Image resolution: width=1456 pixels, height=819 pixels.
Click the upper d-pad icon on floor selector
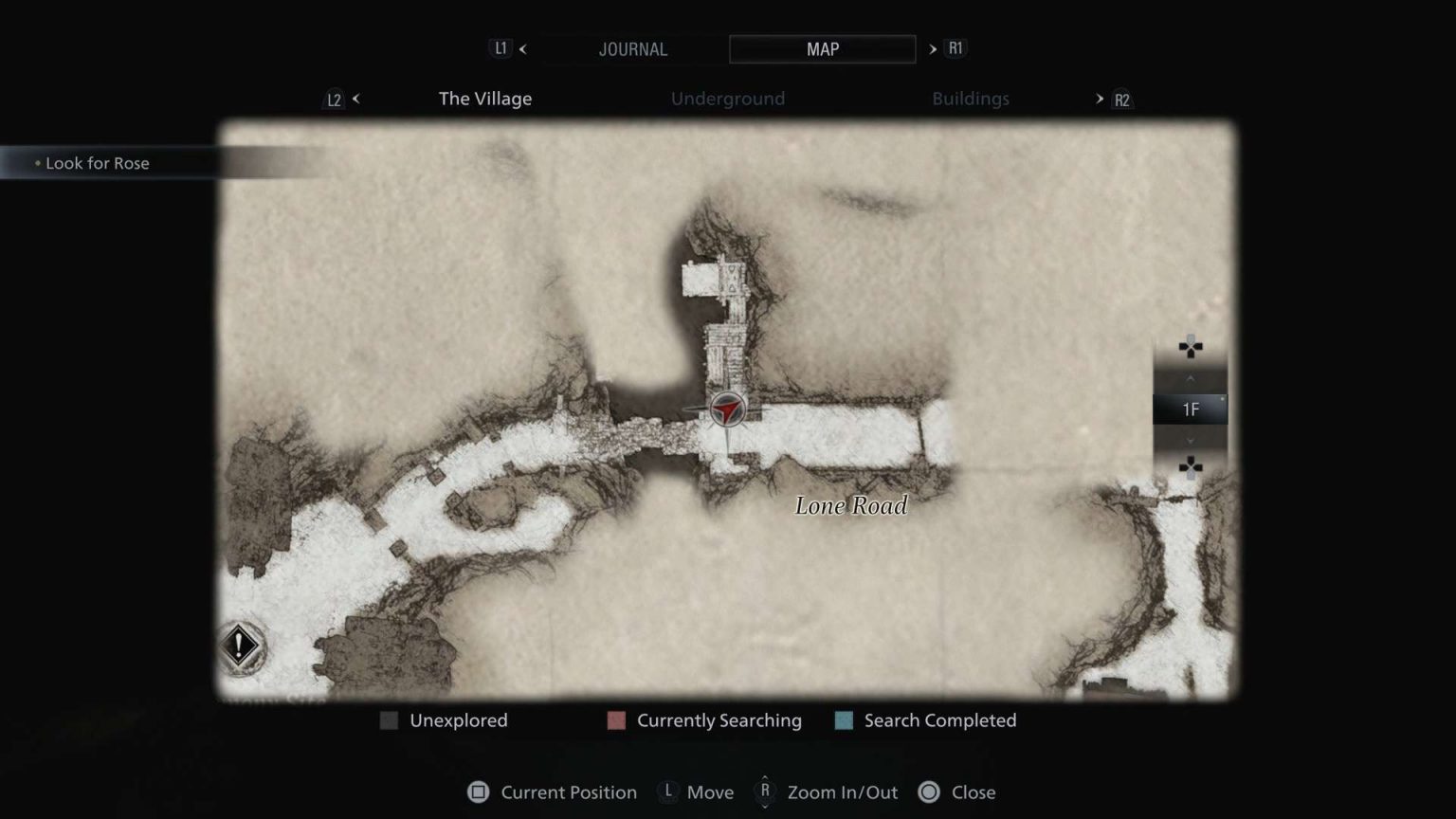(x=1191, y=347)
